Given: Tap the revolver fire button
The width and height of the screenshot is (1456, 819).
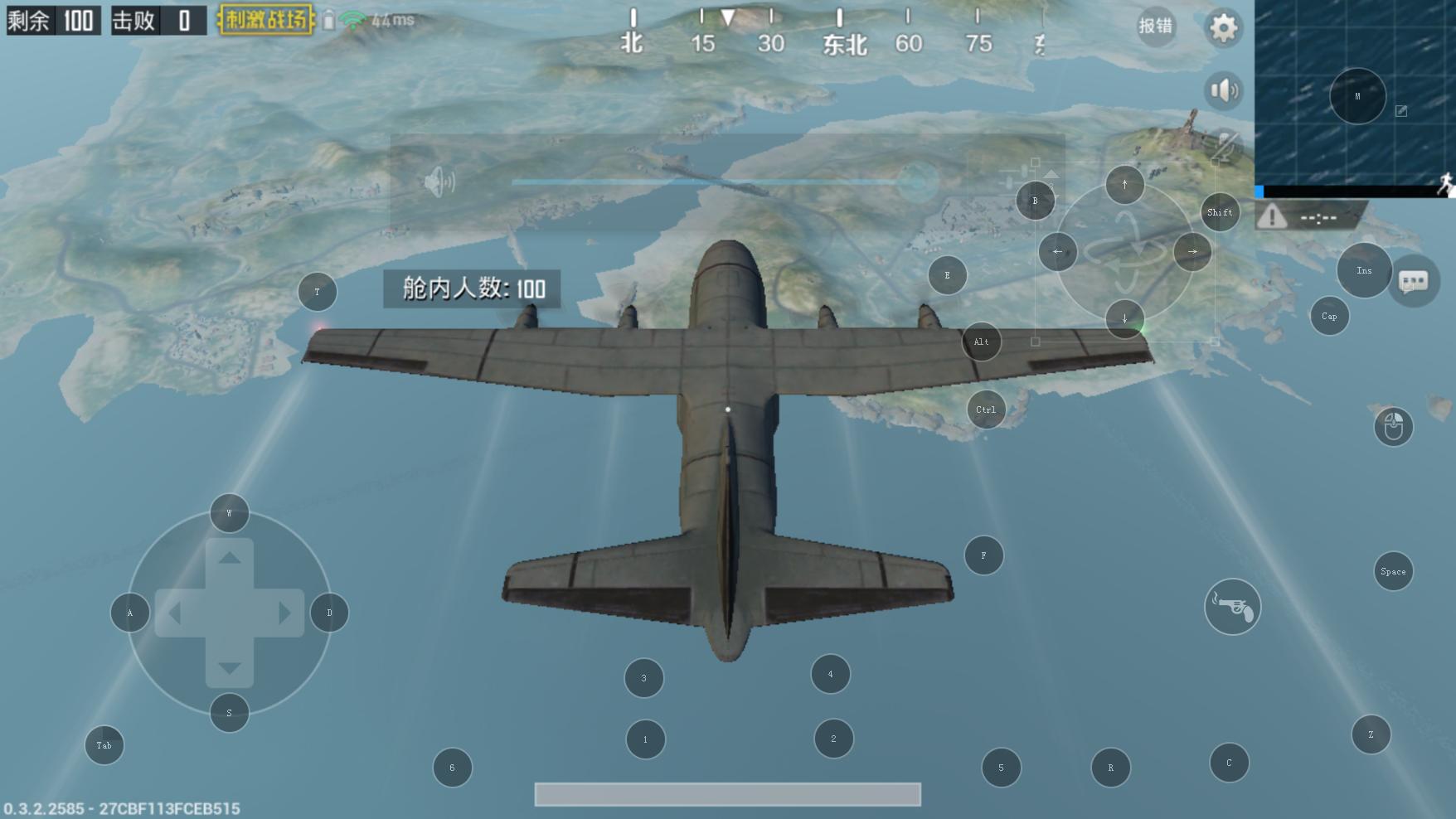Looking at the screenshot, I should click(1232, 607).
